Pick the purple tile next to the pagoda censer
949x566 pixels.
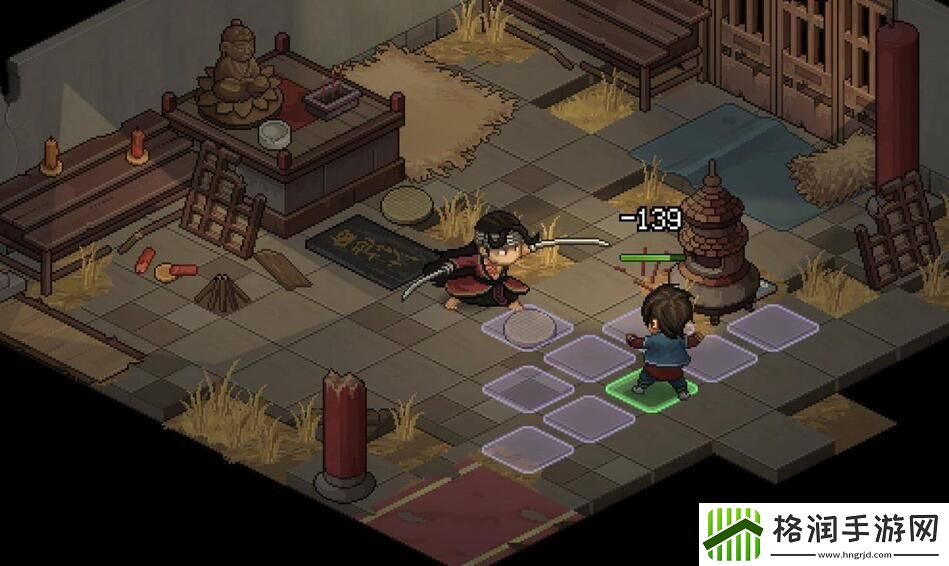(772, 327)
